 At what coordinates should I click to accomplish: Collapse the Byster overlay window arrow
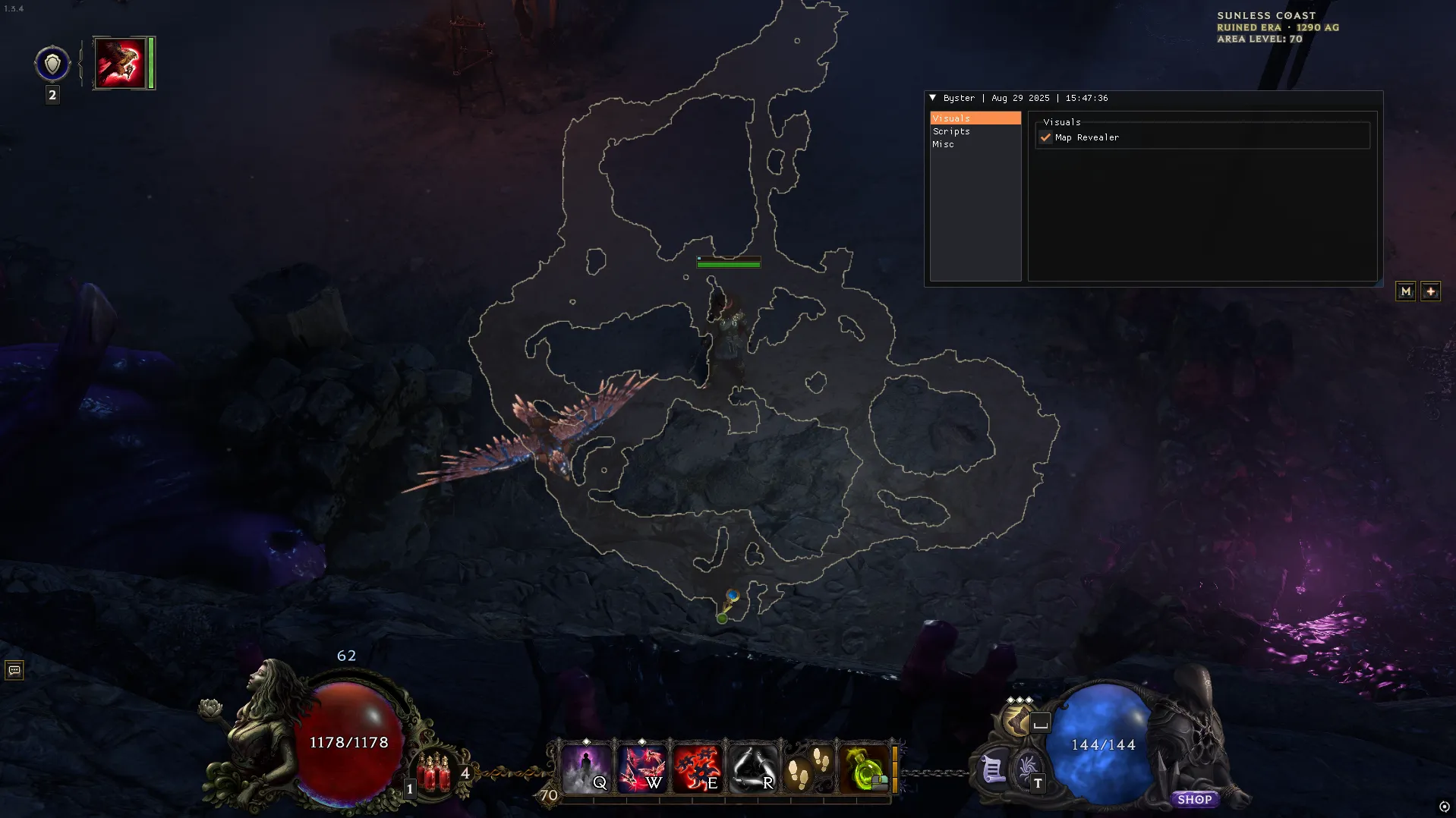pyautogui.click(x=933, y=98)
